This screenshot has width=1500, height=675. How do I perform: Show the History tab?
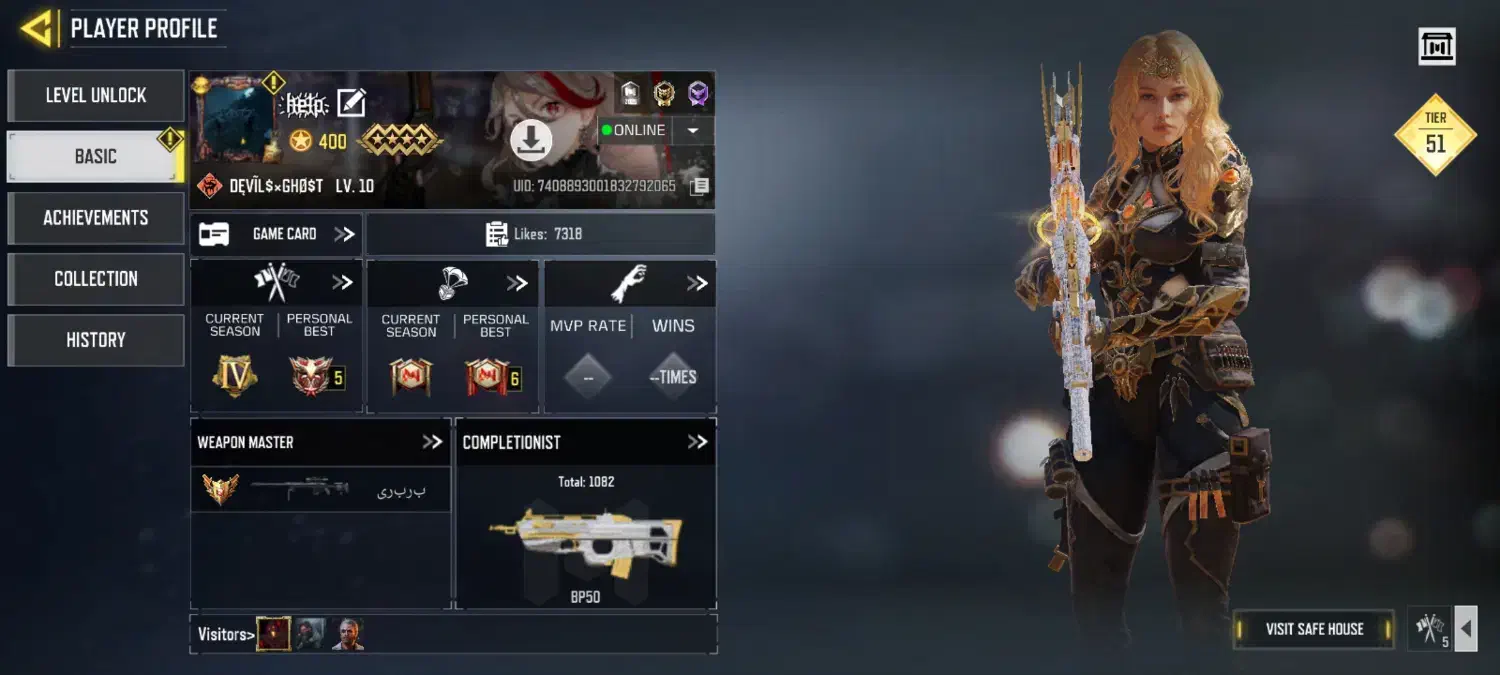[96, 340]
